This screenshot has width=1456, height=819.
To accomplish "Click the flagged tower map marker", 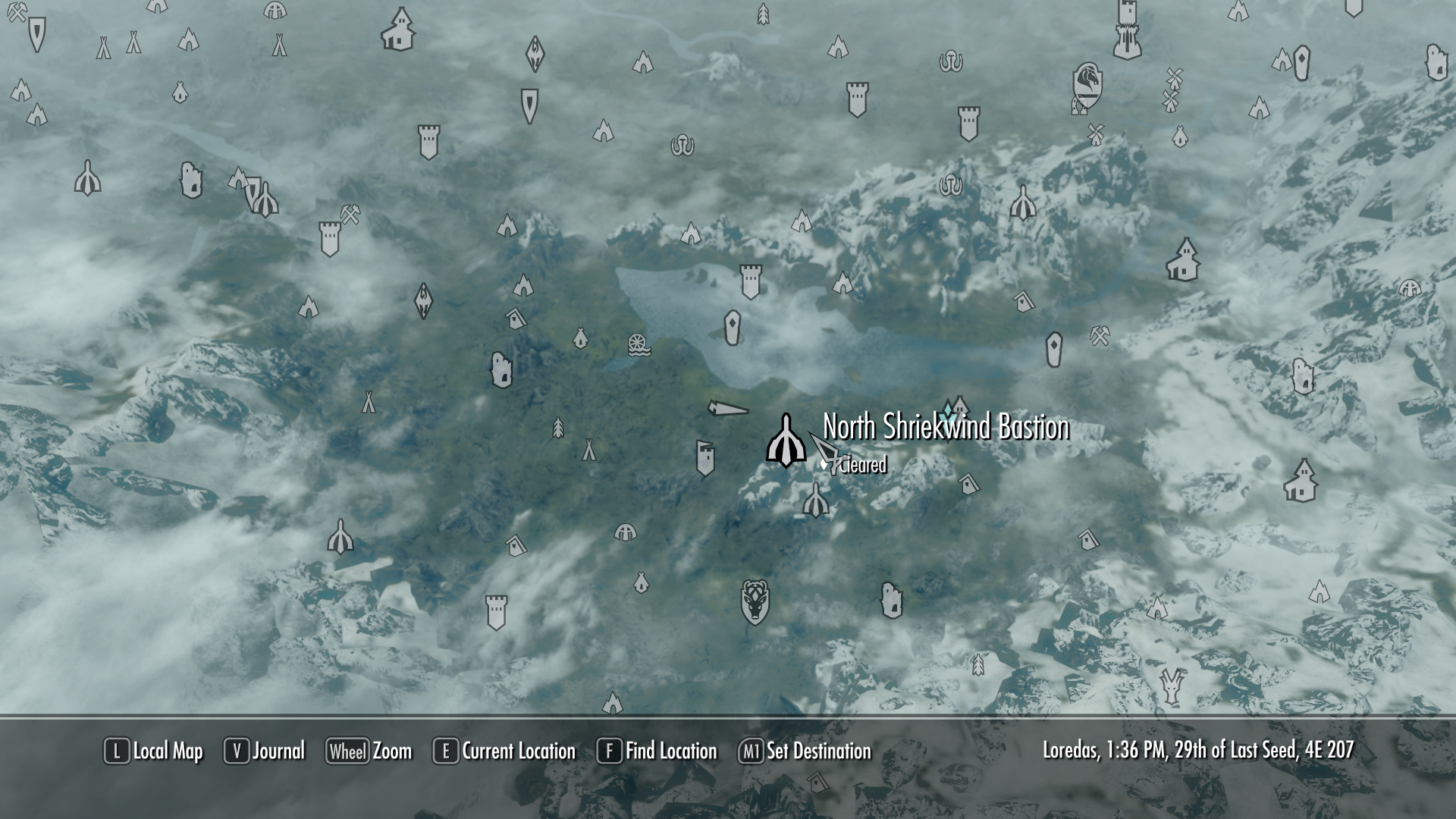I will click(x=705, y=458).
